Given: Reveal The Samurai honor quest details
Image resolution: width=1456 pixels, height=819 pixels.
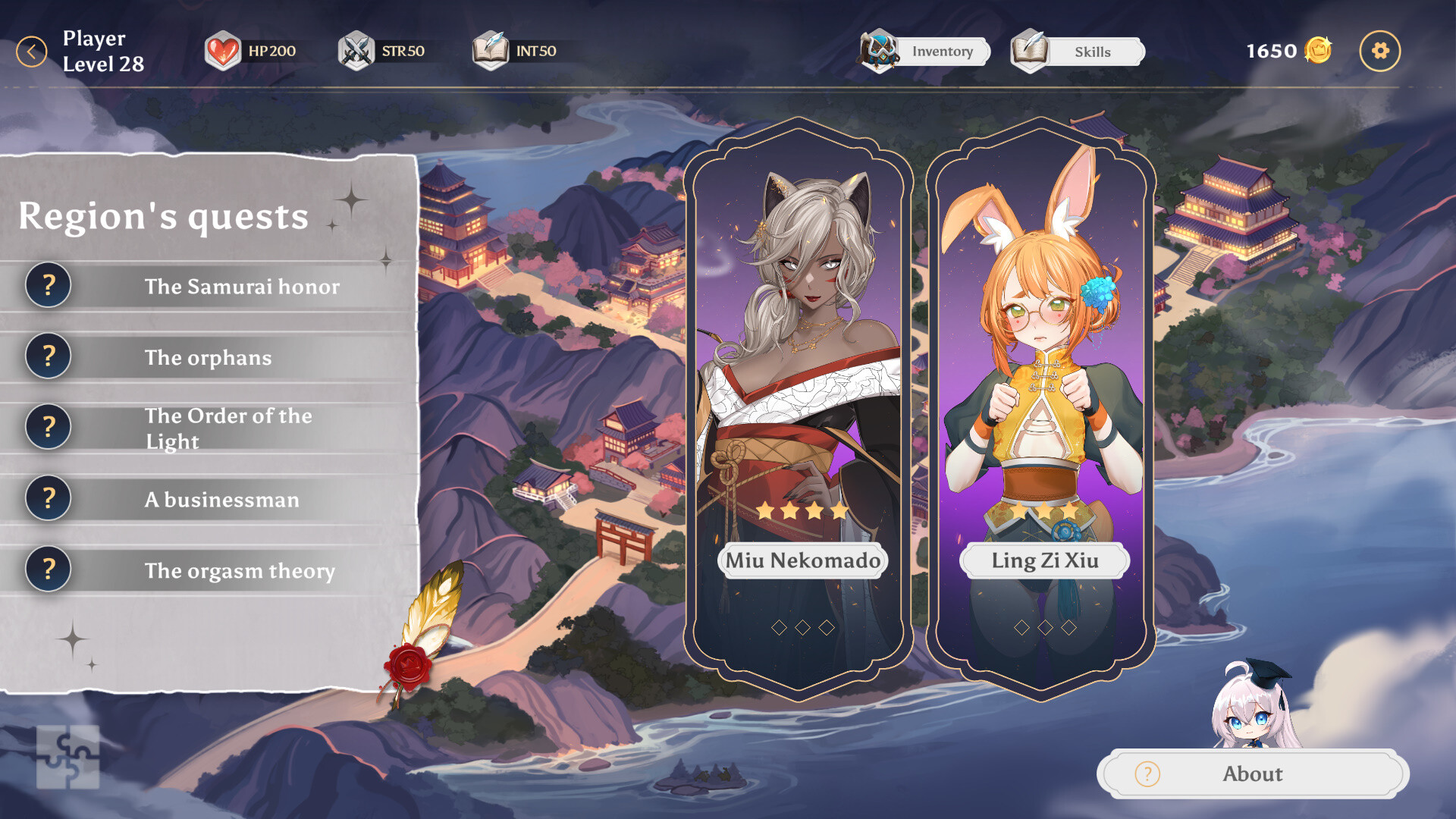Looking at the screenshot, I should pyautogui.click(x=48, y=286).
